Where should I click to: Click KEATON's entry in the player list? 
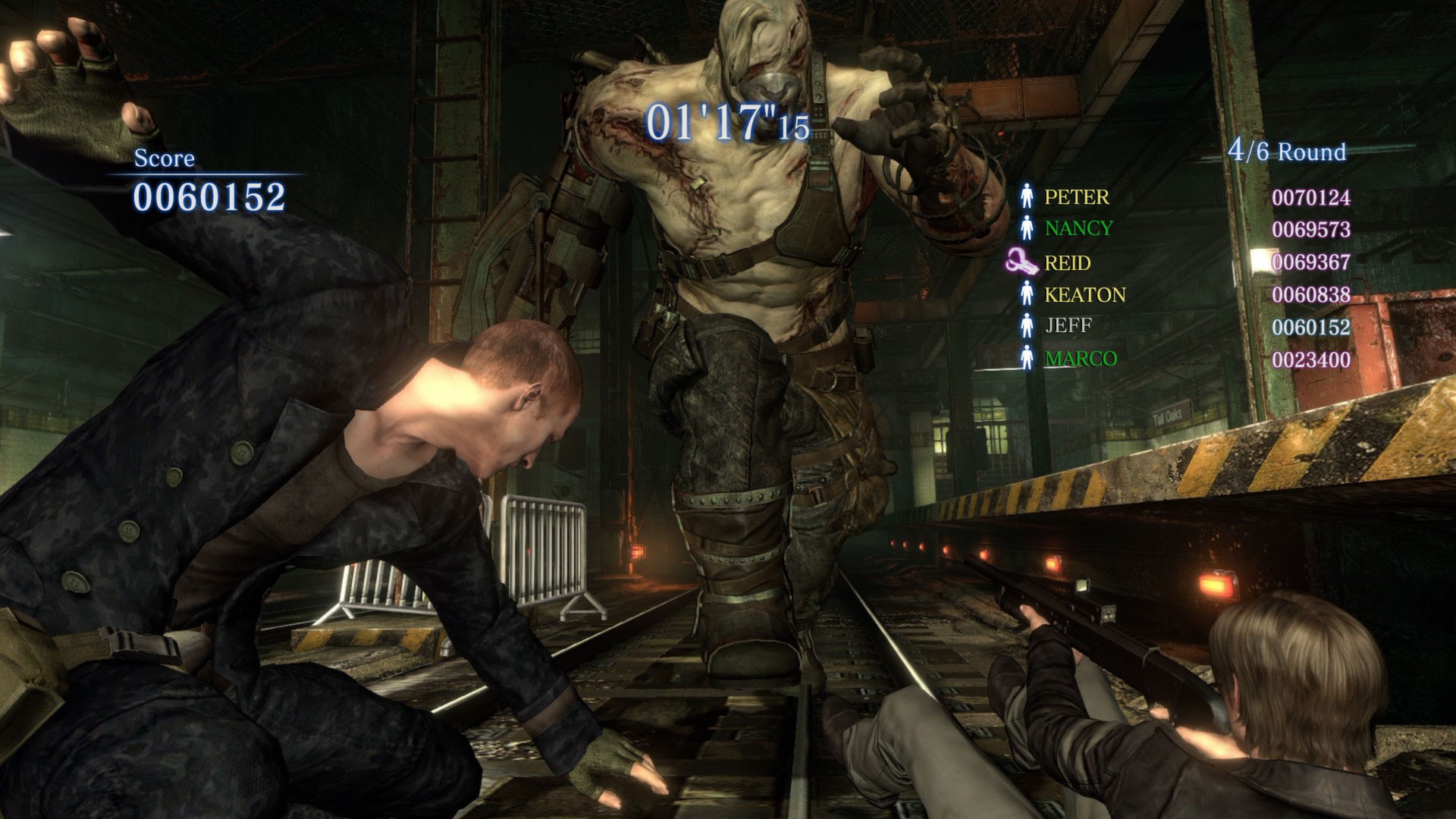(x=1084, y=295)
